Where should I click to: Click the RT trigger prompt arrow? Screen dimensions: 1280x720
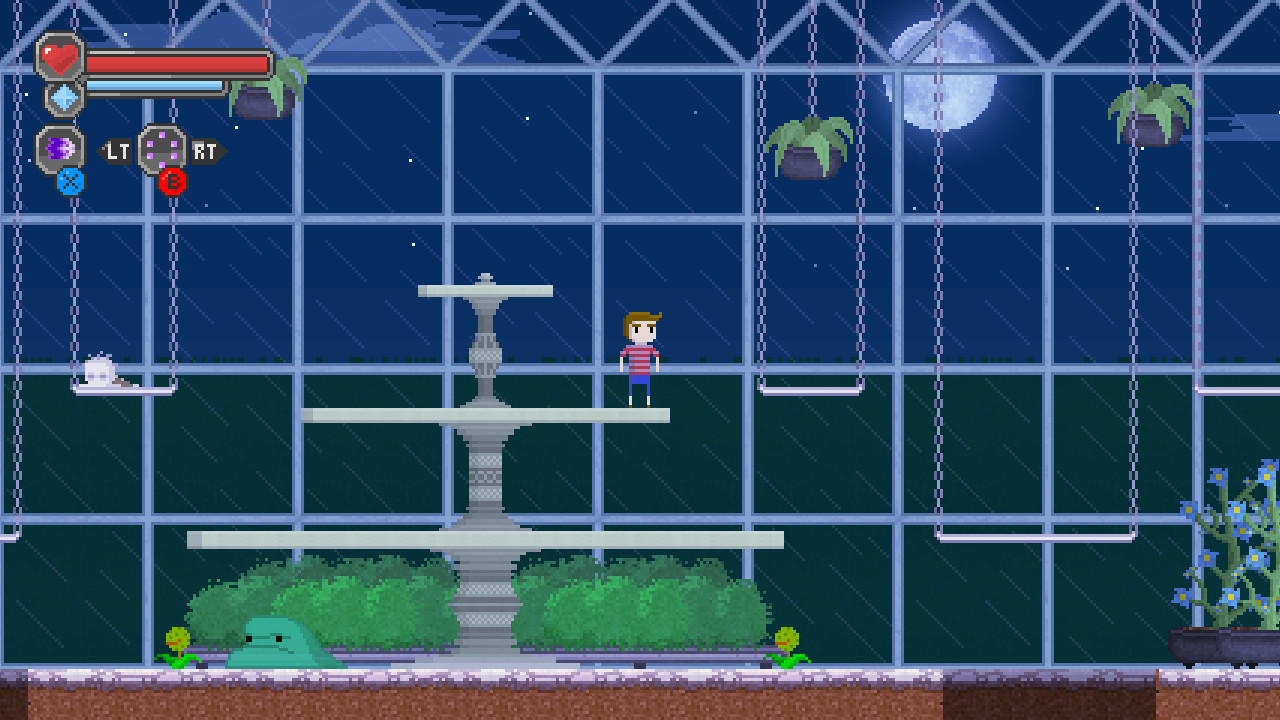click(x=205, y=152)
